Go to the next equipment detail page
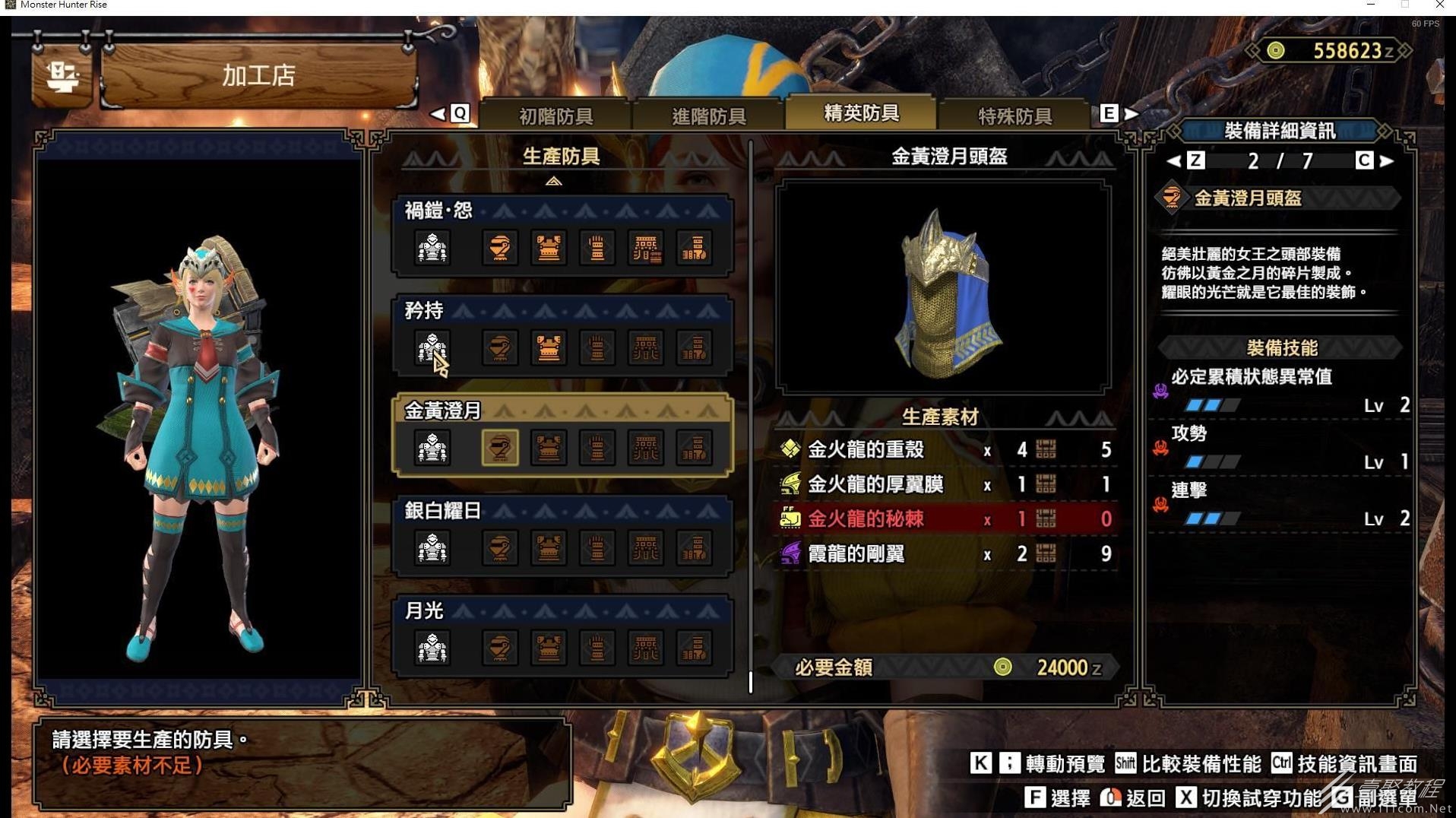The image size is (1456, 818). click(x=1387, y=160)
